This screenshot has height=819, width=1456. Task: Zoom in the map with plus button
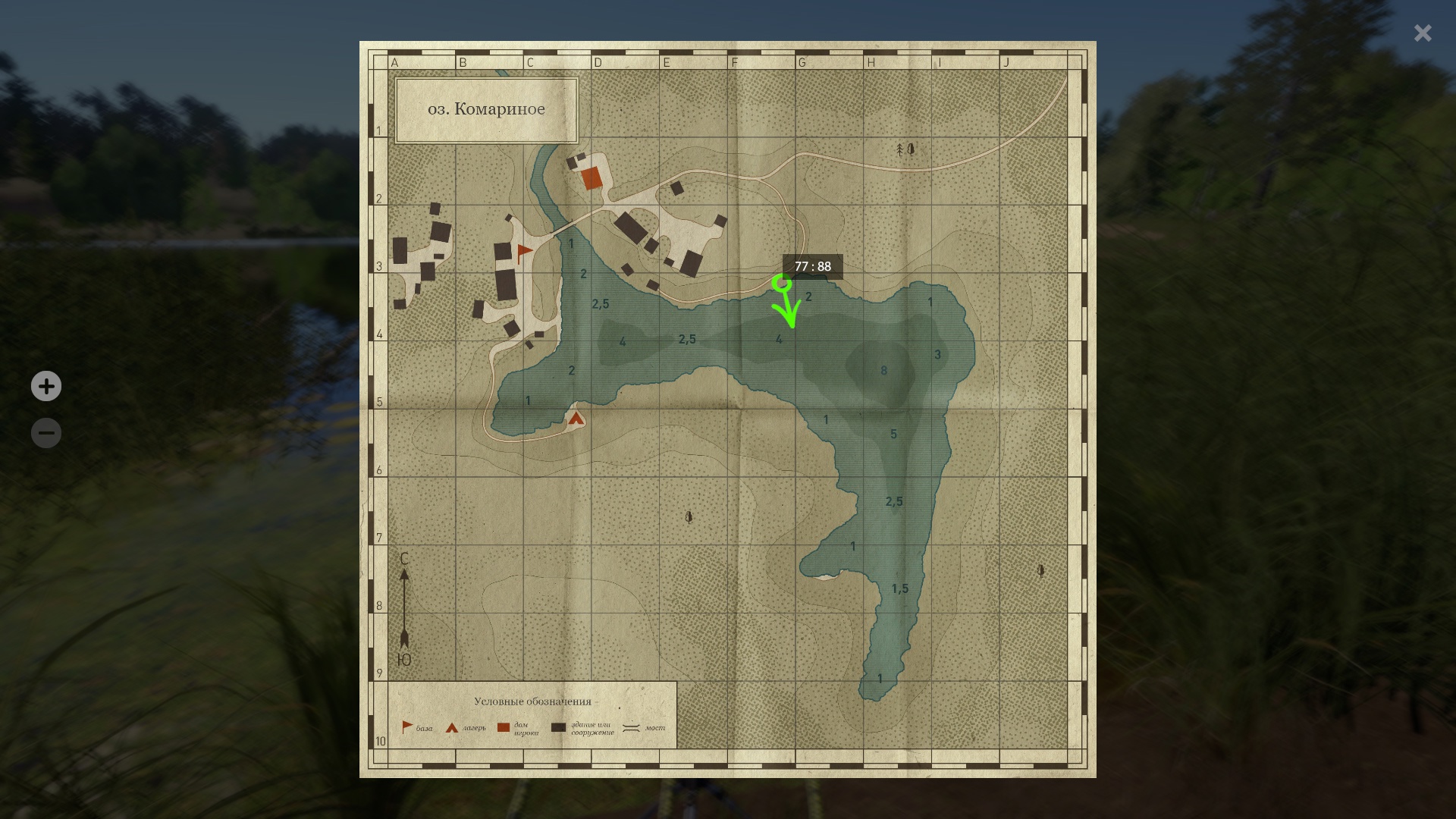[x=46, y=386]
